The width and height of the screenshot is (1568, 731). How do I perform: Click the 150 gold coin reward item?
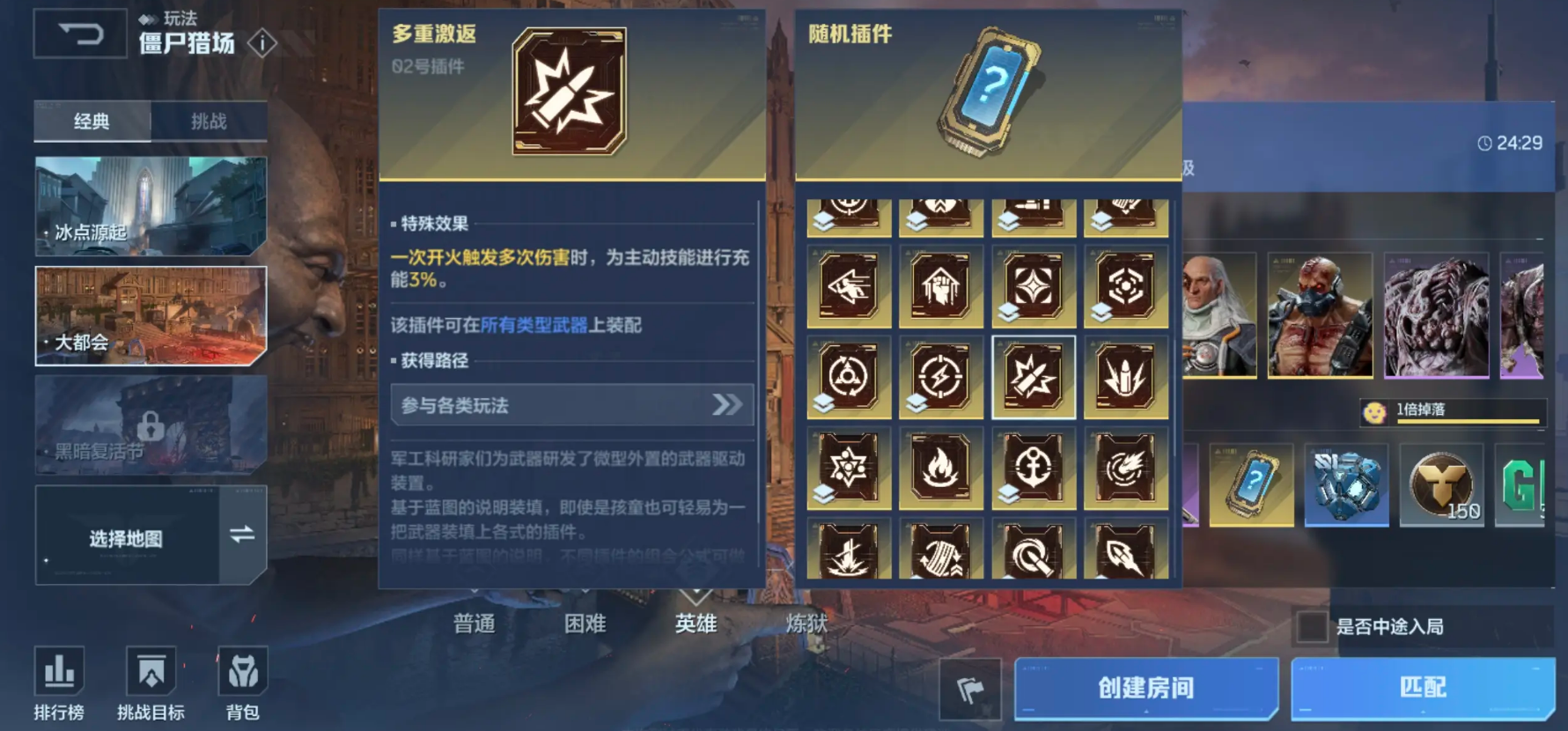click(1441, 485)
